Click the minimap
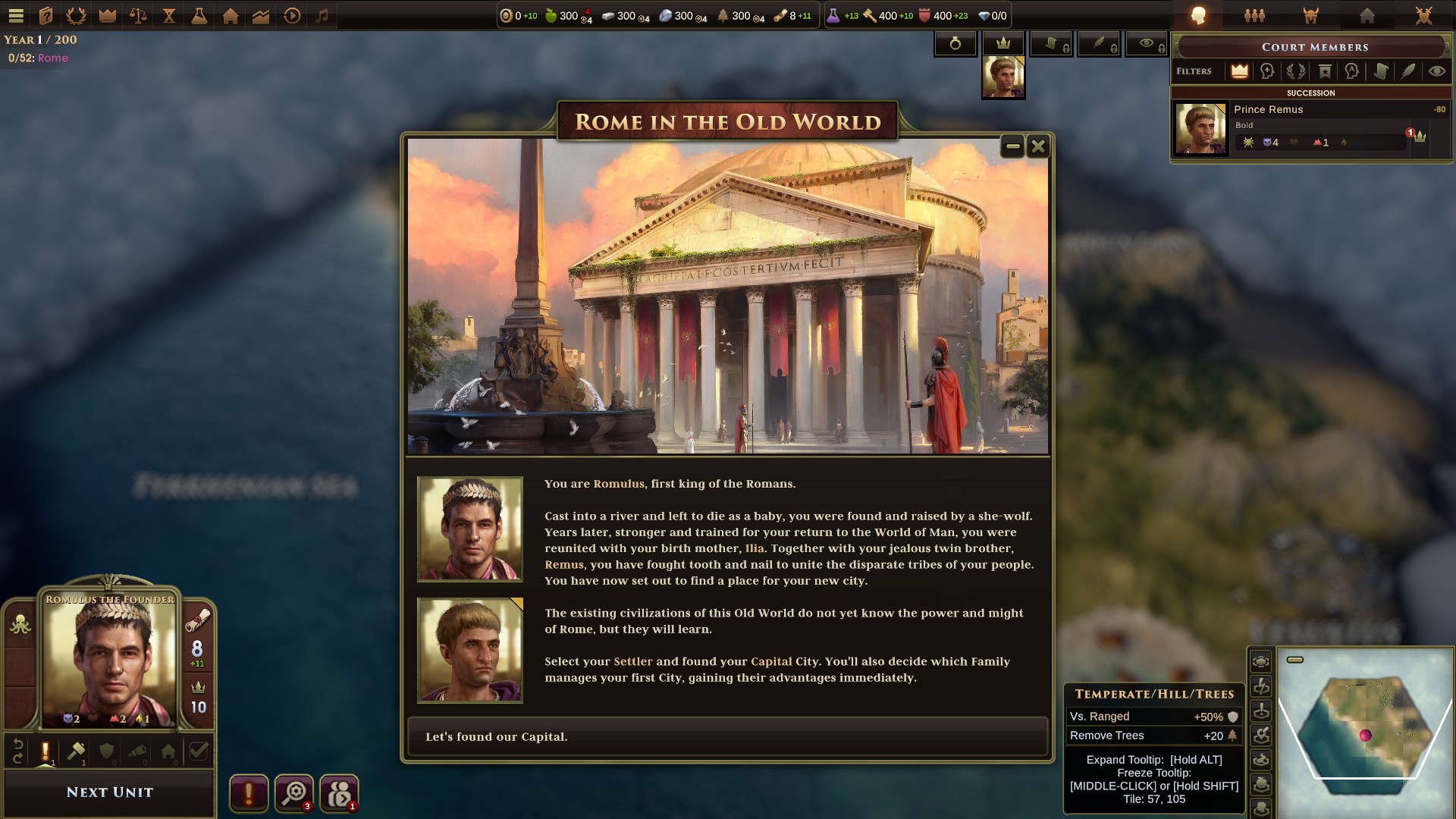Screen dimensions: 1456x819 point(1365,732)
